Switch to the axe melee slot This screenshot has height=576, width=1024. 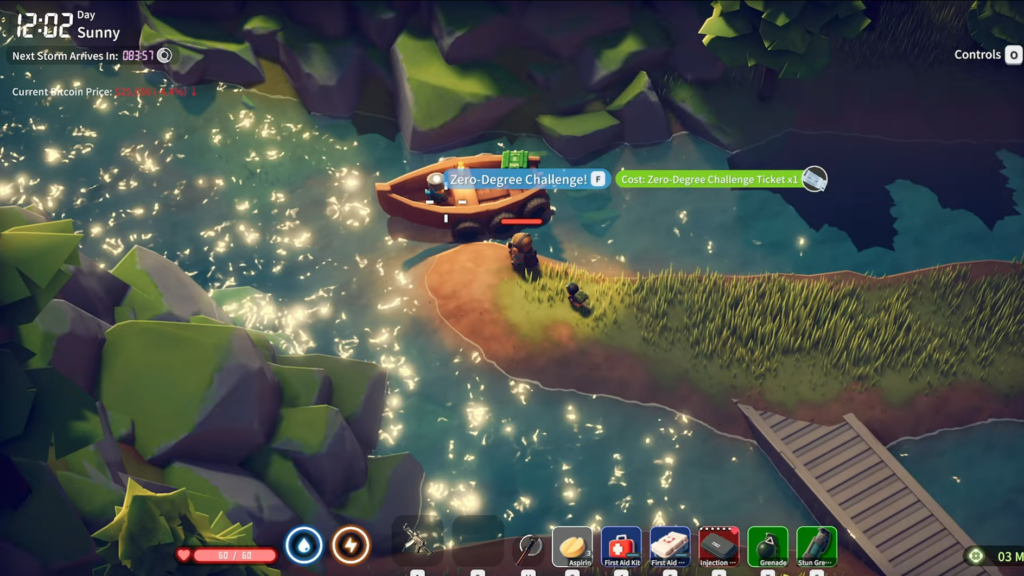(x=529, y=546)
